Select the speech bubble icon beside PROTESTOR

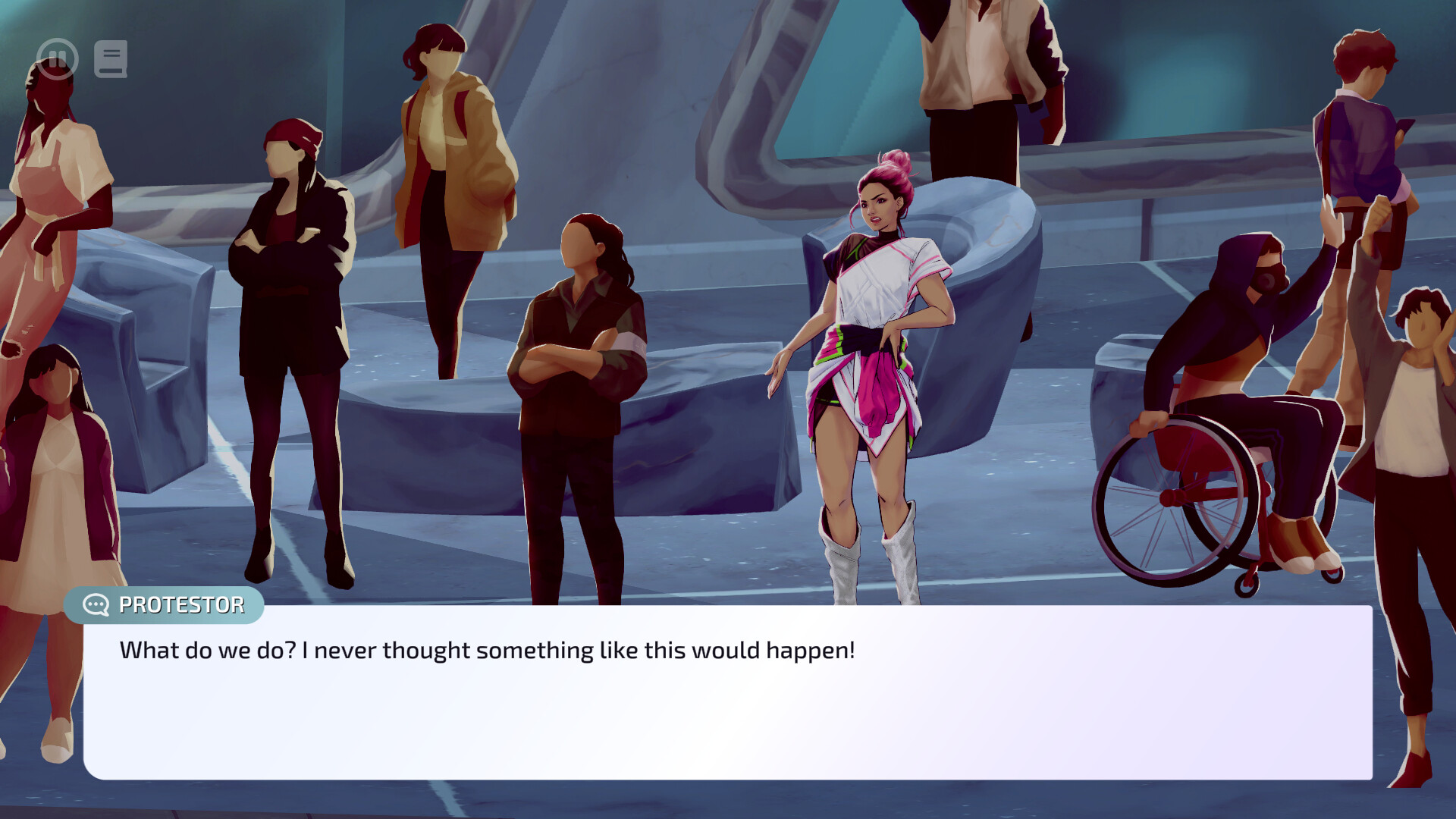pos(95,604)
